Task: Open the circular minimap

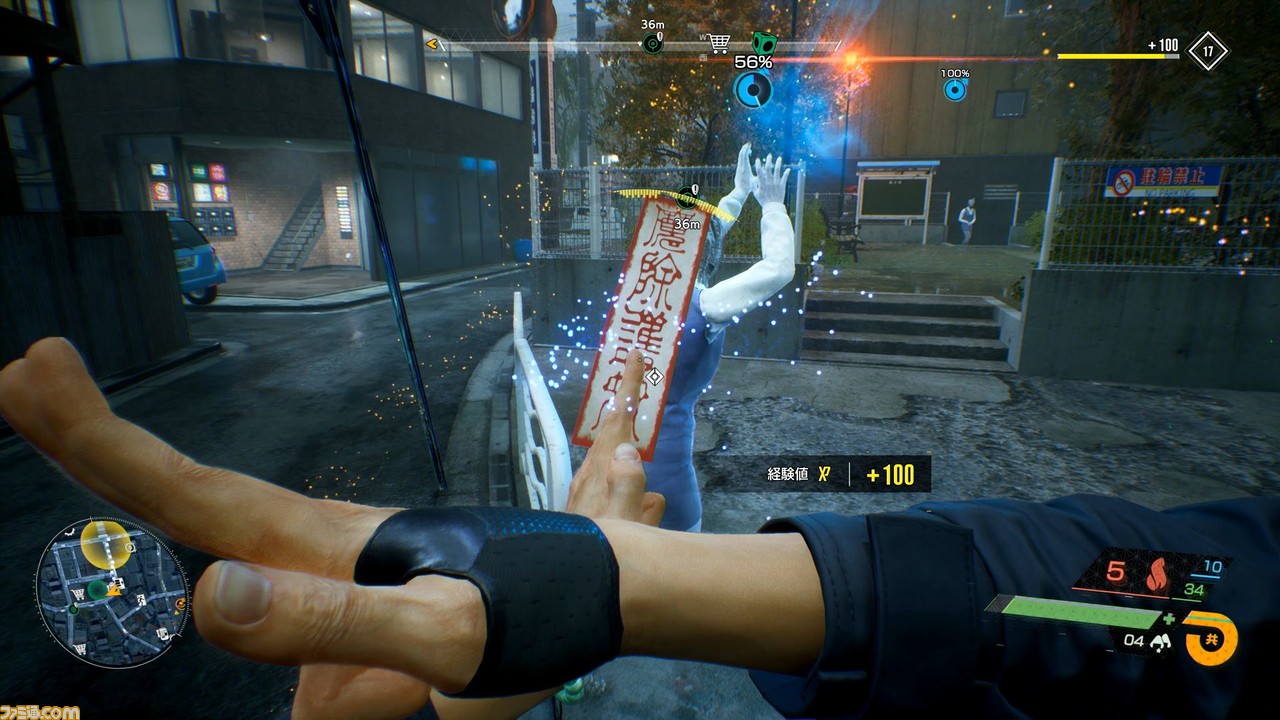Action: (112, 593)
